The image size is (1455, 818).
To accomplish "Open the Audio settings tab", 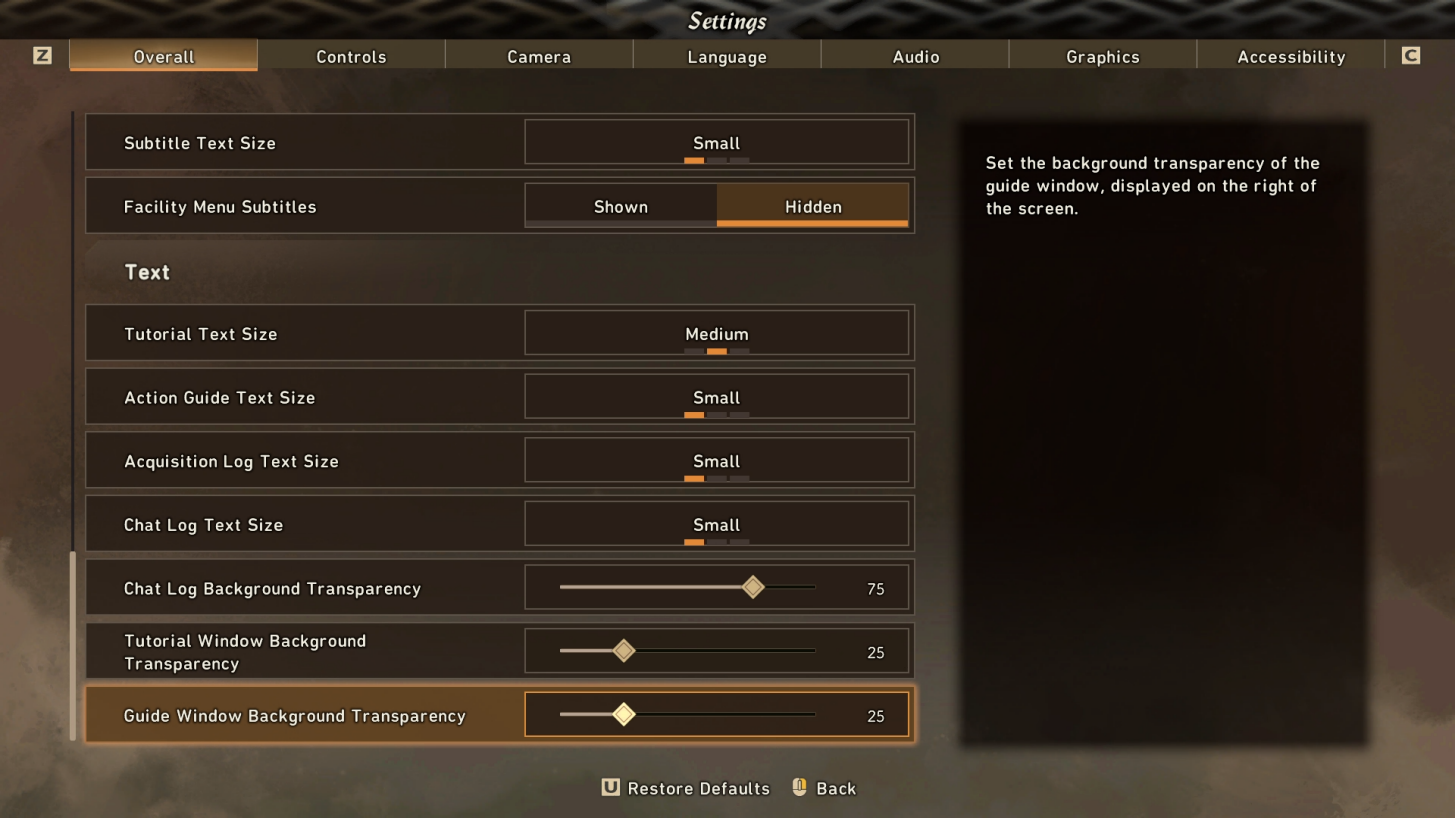I will (x=913, y=56).
